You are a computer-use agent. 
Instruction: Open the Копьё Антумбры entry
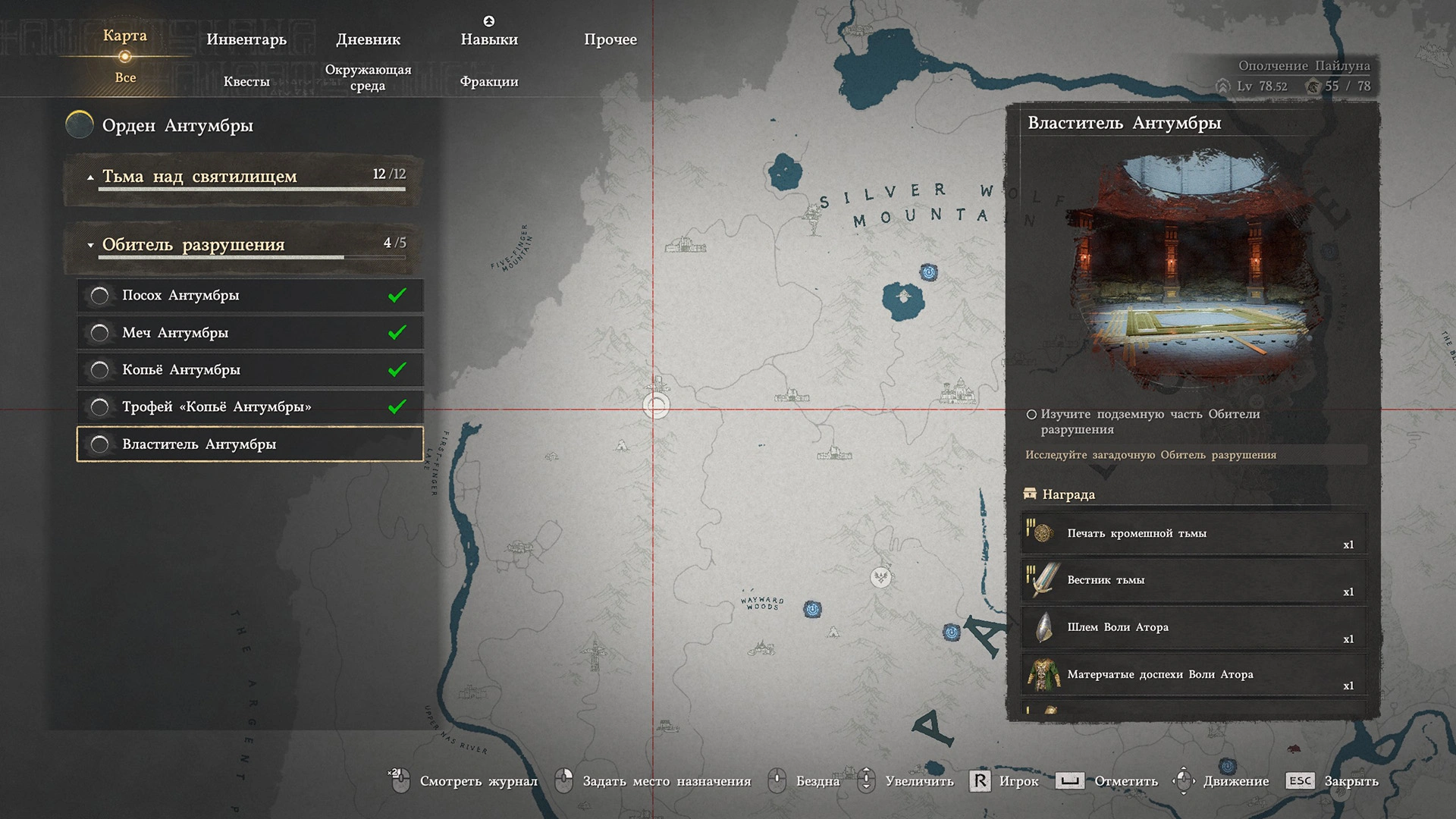pyautogui.click(x=250, y=369)
